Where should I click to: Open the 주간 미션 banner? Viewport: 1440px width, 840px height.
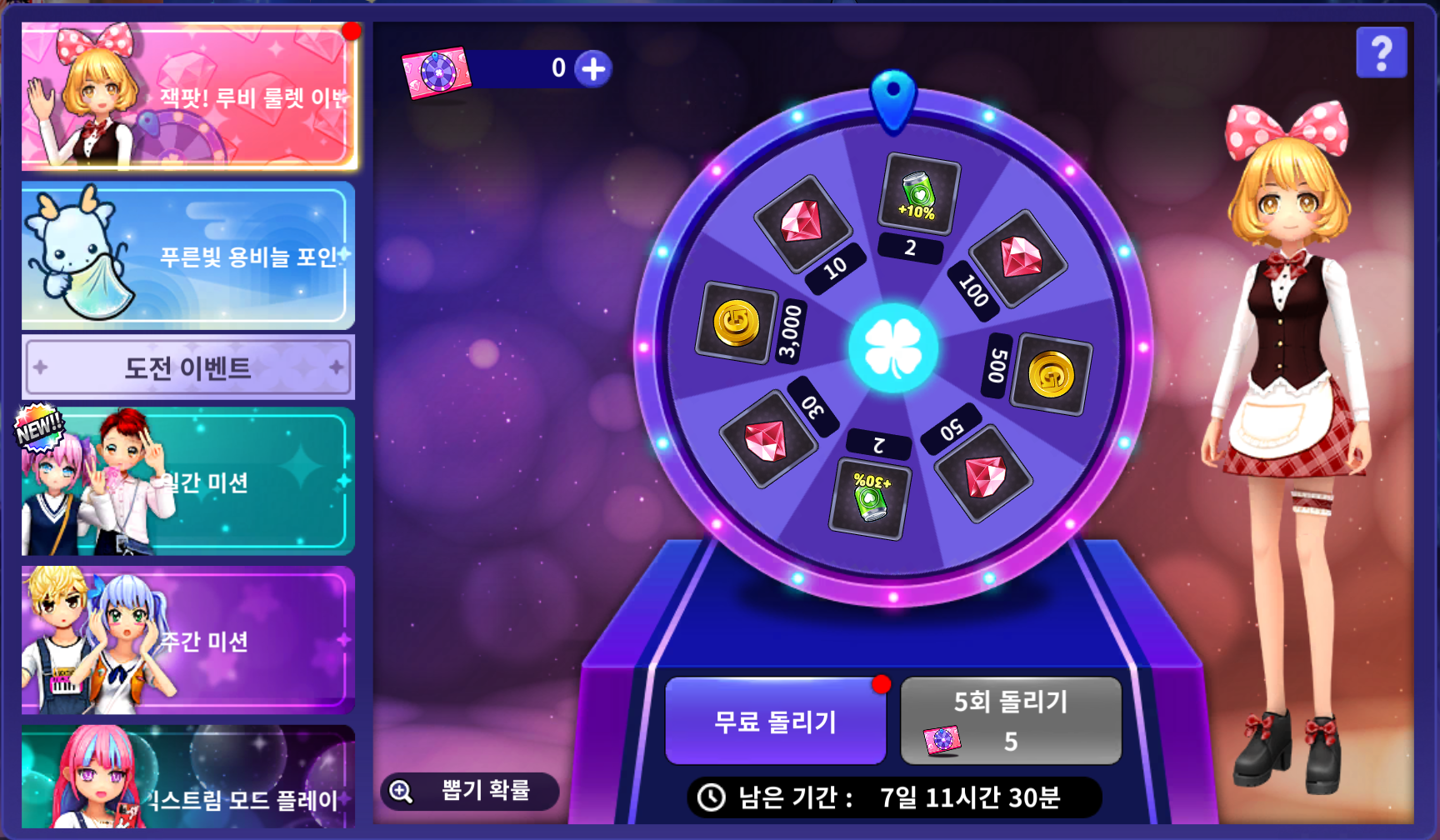[x=188, y=640]
